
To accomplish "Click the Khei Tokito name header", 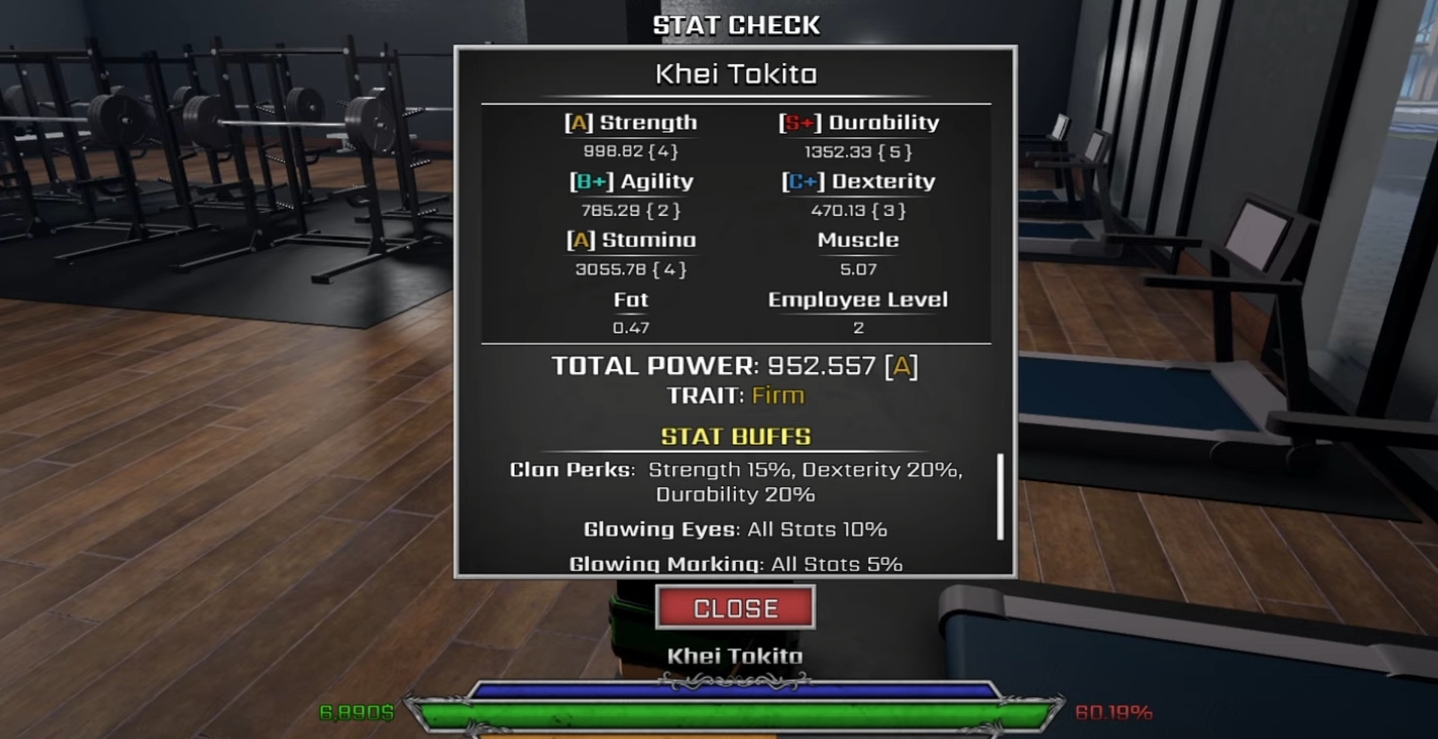I will (x=735, y=72).
